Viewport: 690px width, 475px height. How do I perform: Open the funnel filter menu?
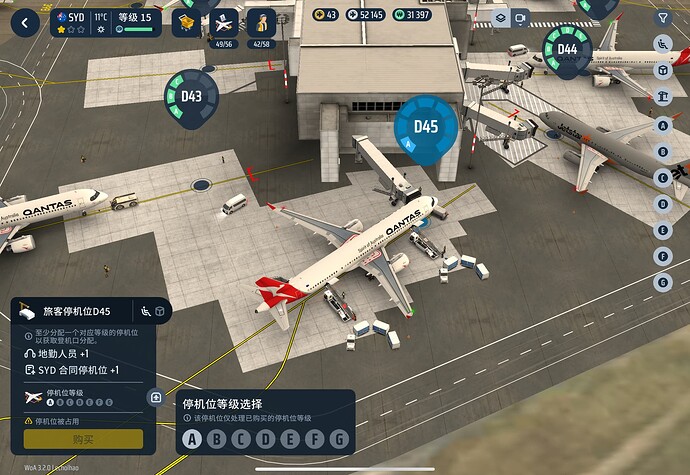pos(662,18)
